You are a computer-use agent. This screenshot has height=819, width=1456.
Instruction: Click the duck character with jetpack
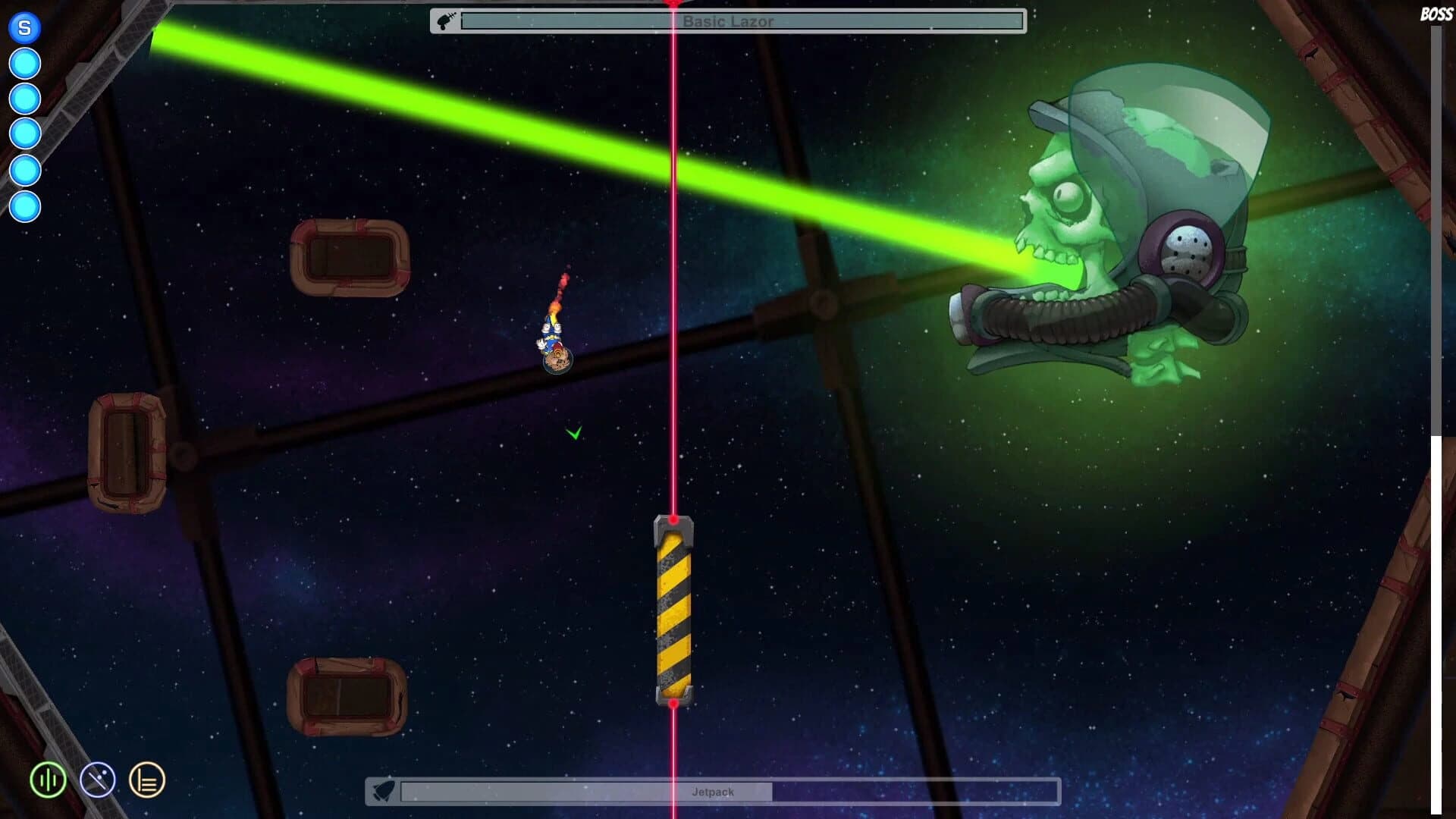[554, 341]
